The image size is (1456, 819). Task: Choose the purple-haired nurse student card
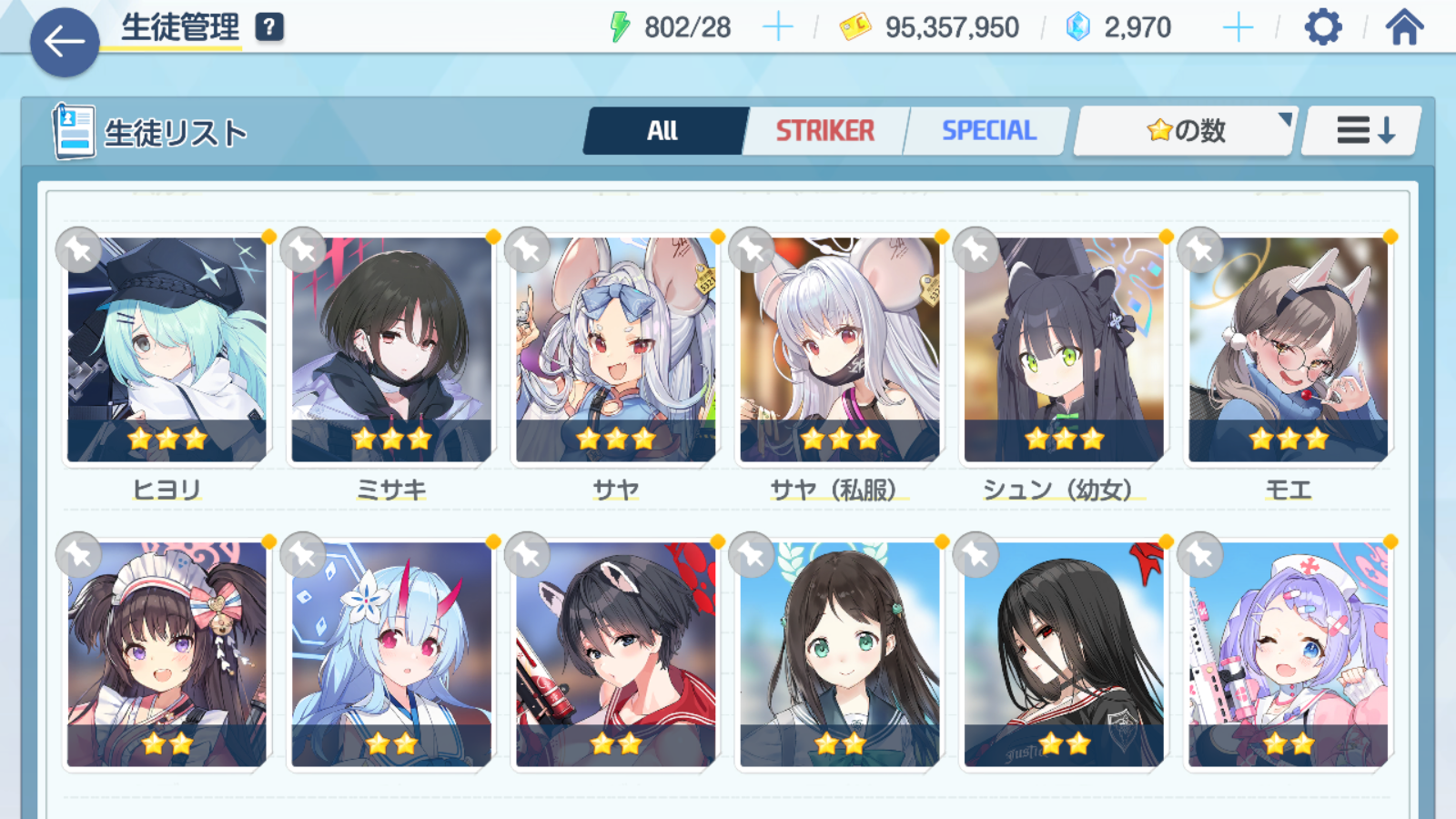1289,655
